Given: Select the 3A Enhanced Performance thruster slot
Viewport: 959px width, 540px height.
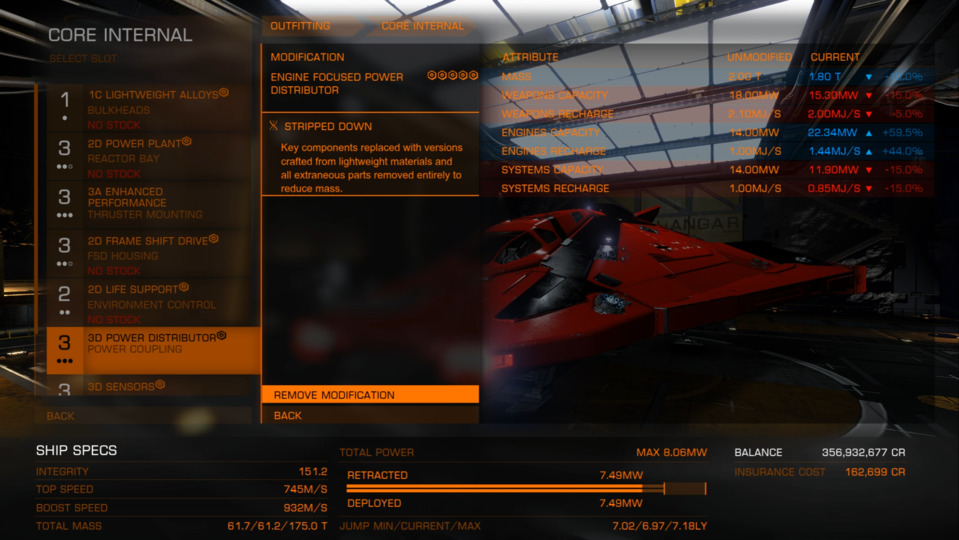Looking at the screenshot, I should (x=150, y=204).
